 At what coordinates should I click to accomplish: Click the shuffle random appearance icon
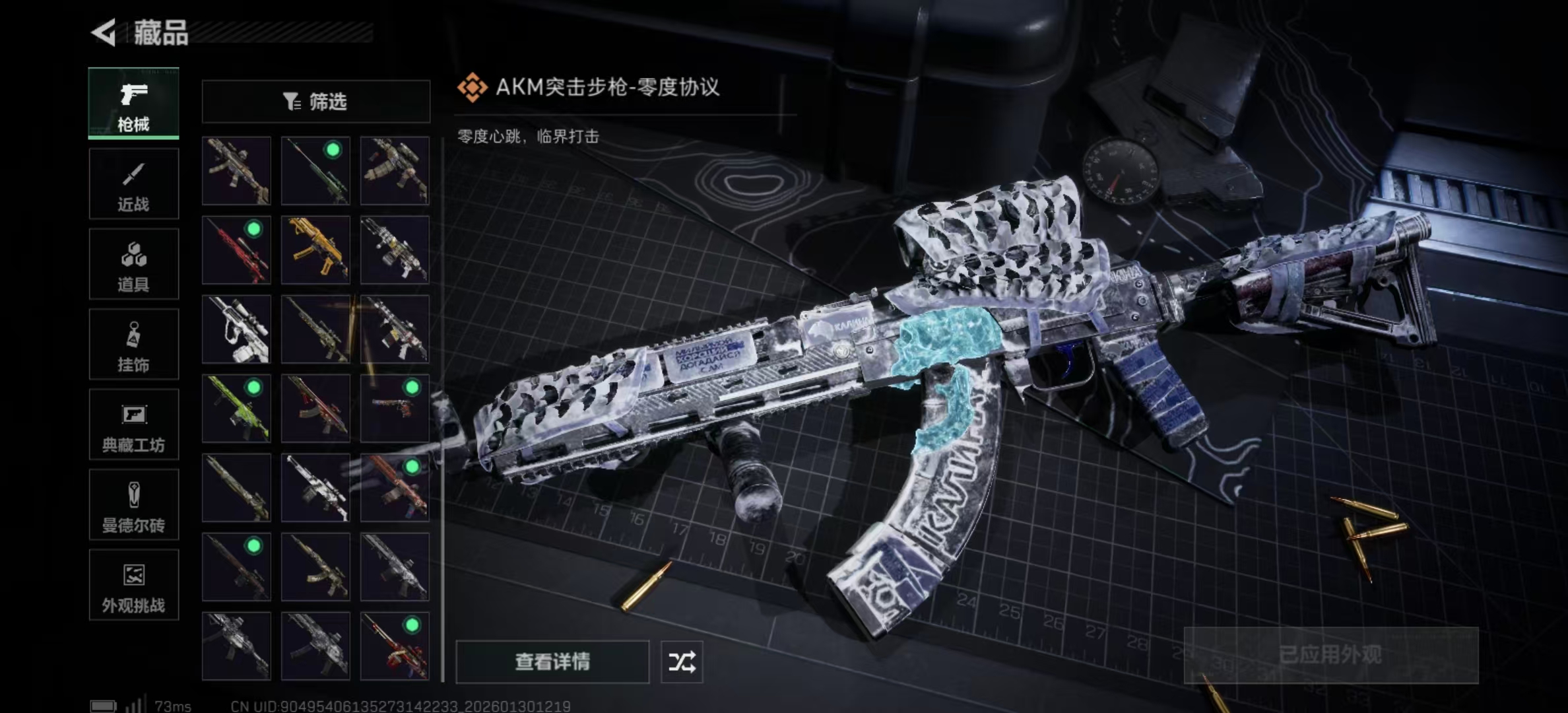click(x=683, y=662)
